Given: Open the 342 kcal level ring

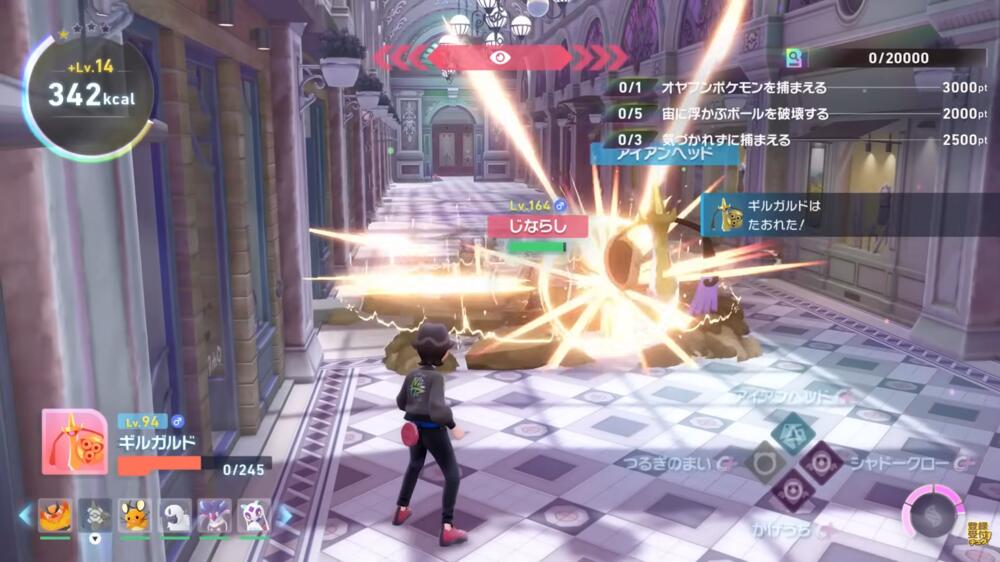Looking at the screenshot, I should (92, 95).
